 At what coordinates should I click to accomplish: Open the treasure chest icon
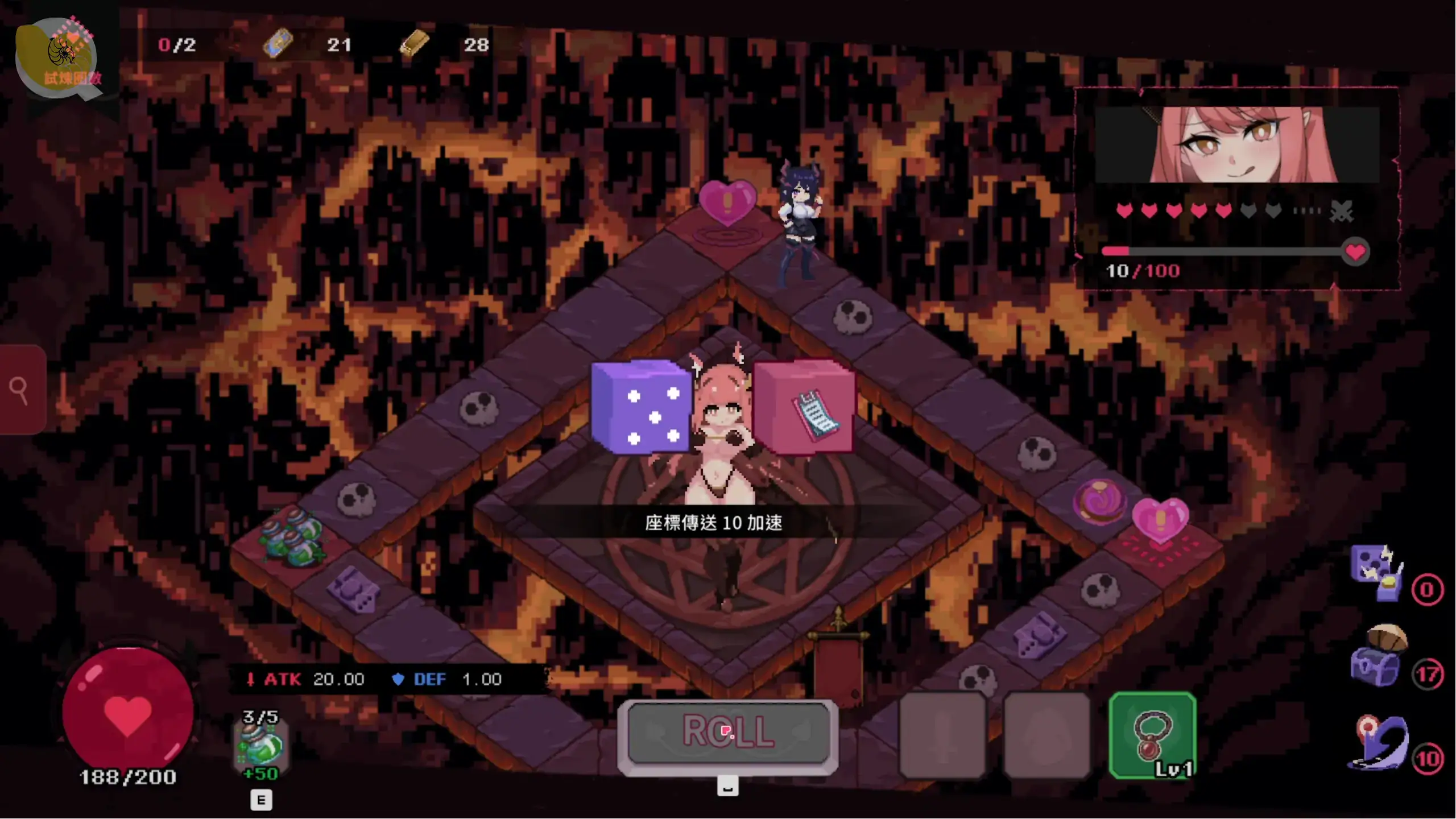[1378, 658]
